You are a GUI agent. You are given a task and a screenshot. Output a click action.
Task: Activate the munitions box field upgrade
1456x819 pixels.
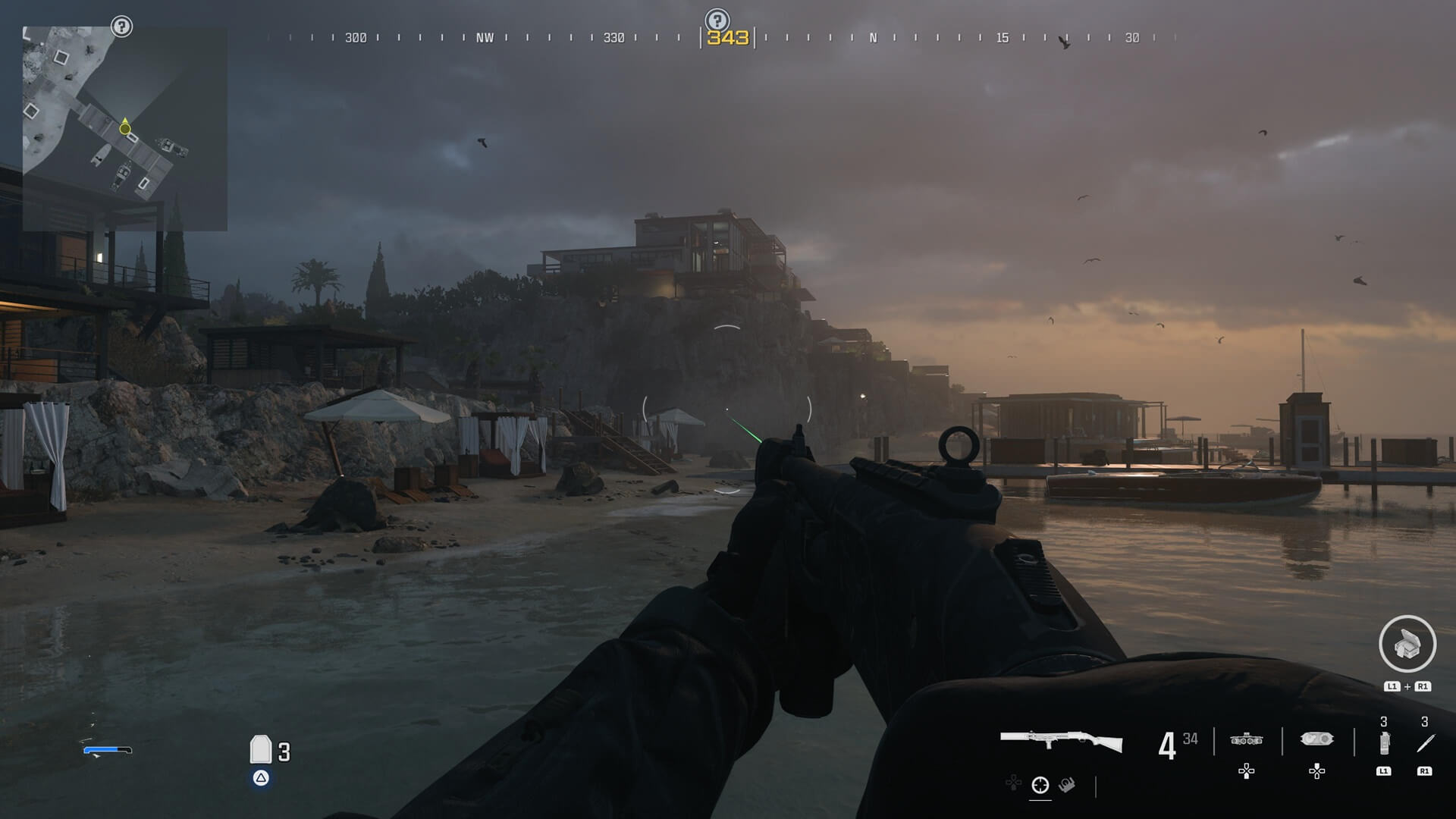(x=1407, y=644)
